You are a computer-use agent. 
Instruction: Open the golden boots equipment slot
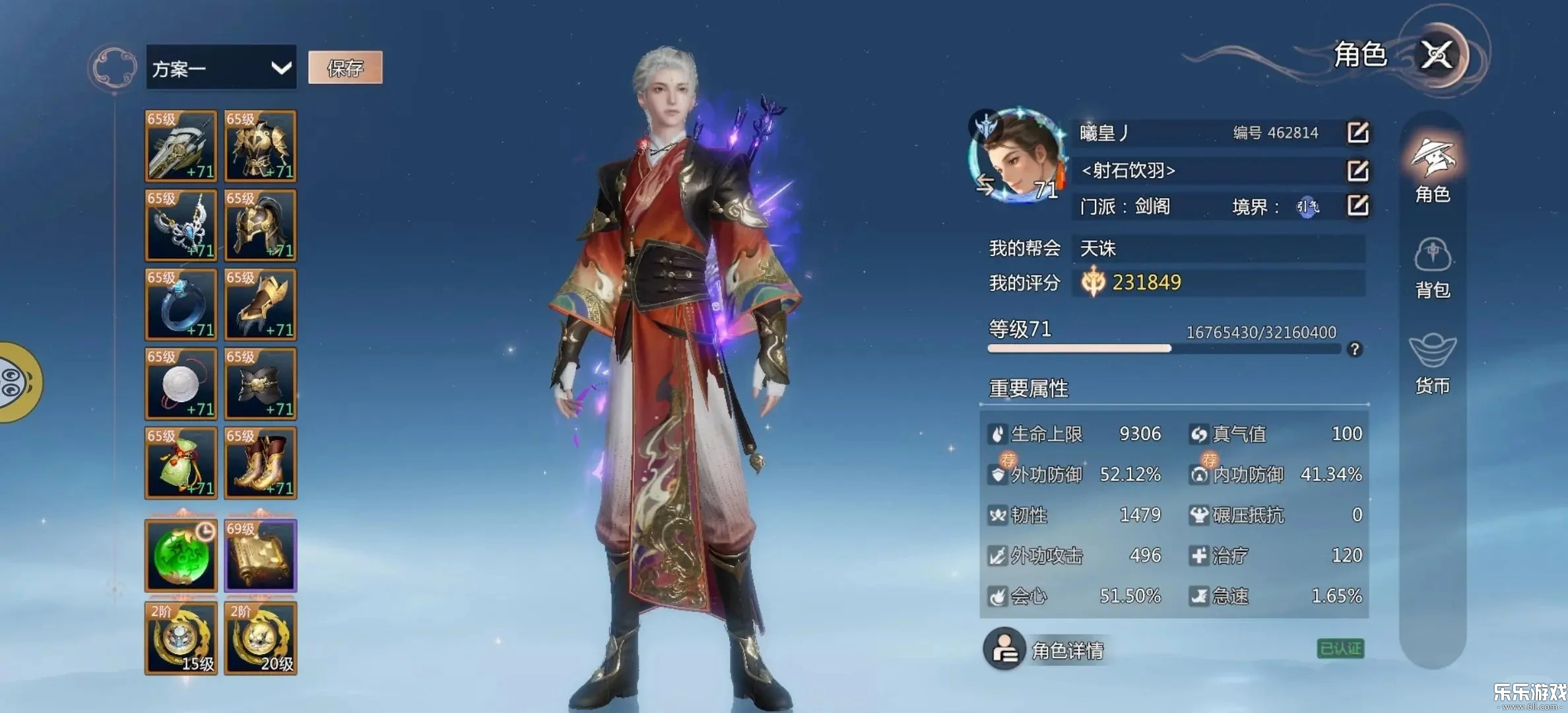pyautogui.click(x=260, y=462)
